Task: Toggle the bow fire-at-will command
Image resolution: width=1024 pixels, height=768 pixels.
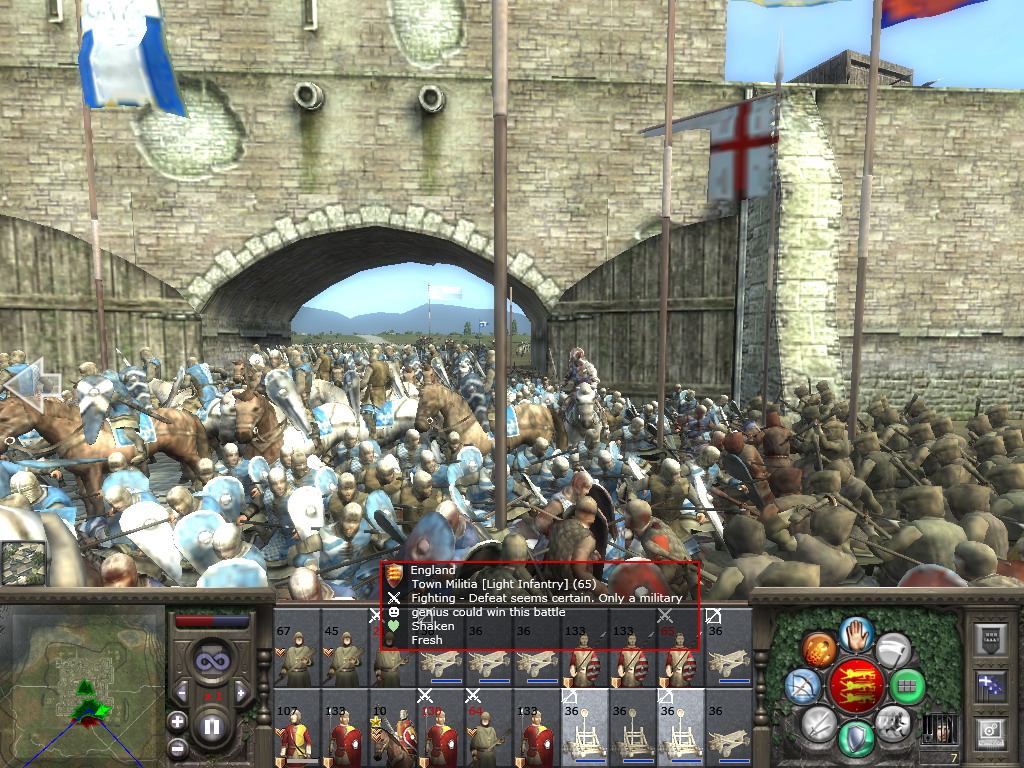Action: pos(804,686)
